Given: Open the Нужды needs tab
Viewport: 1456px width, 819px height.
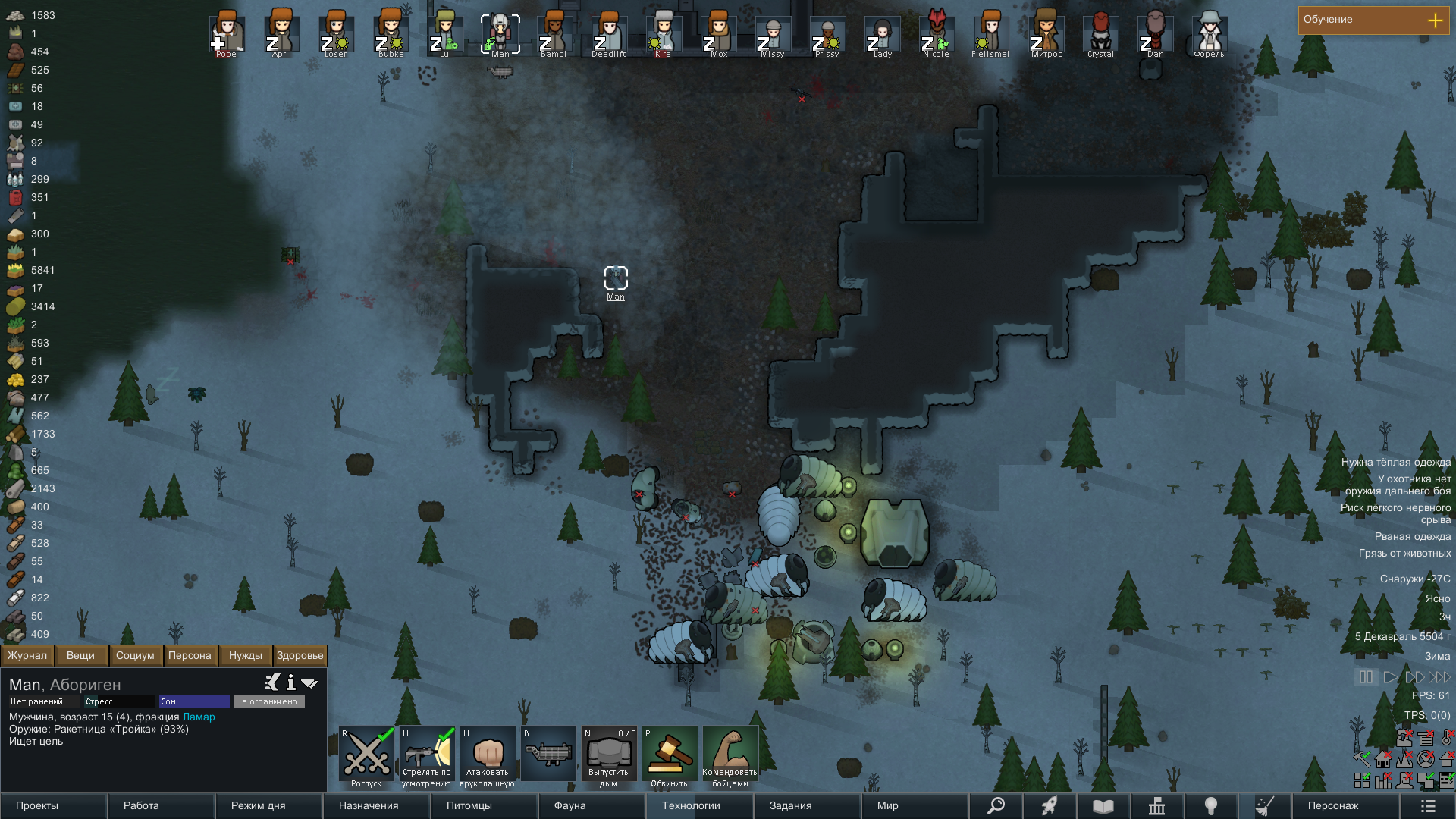Looking at the screenshot, I should coord(245,655).
